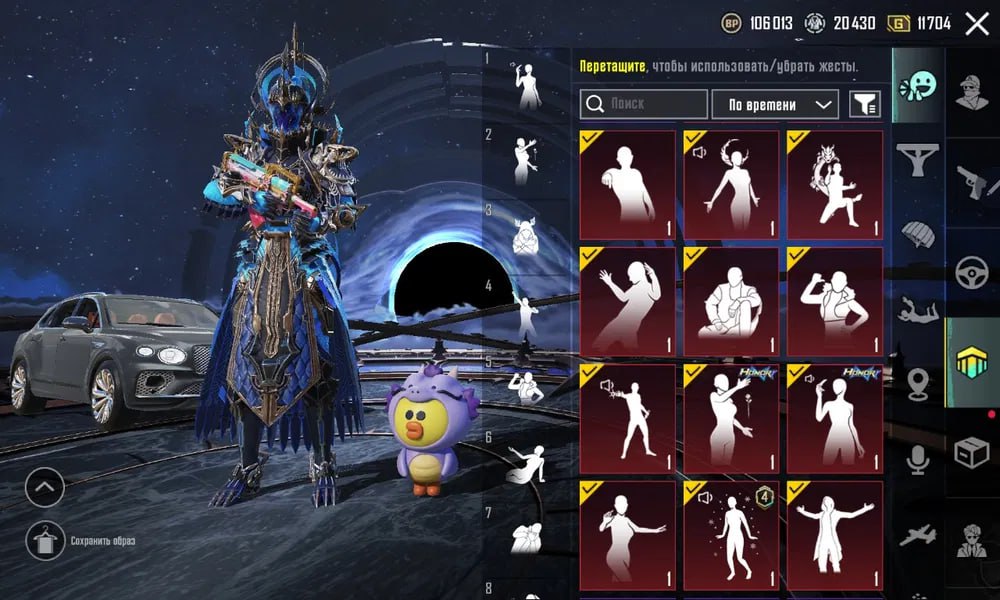Select the pistol weapon skins tab
Viewport: 1000px width, 600px height.
pos(972,179)
